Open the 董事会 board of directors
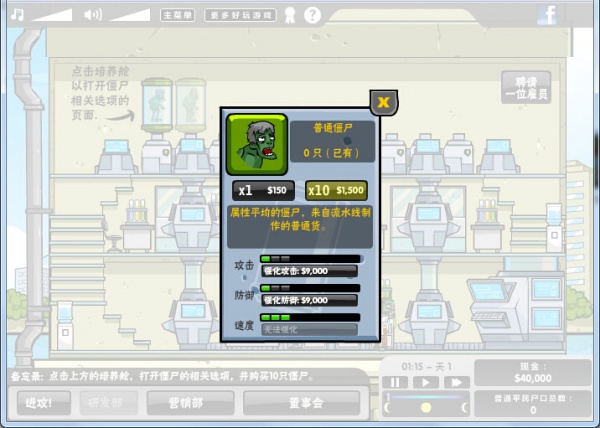Image resolution: width=600 pixels, height=428 pixels. 300,402
